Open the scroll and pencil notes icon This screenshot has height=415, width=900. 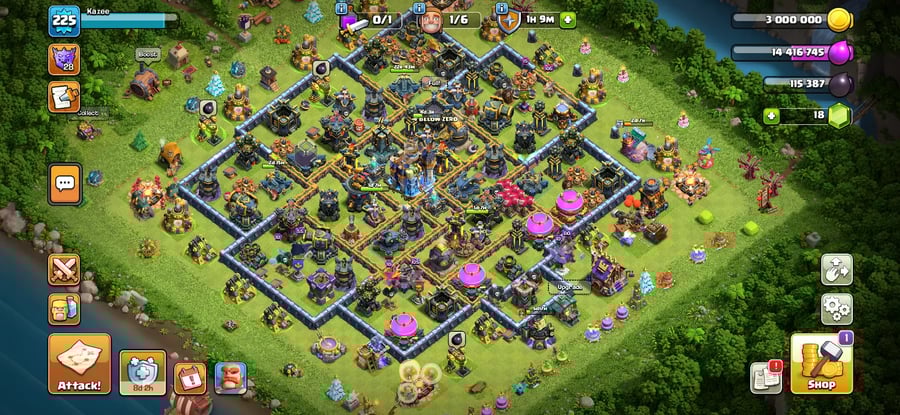point(64,97)
